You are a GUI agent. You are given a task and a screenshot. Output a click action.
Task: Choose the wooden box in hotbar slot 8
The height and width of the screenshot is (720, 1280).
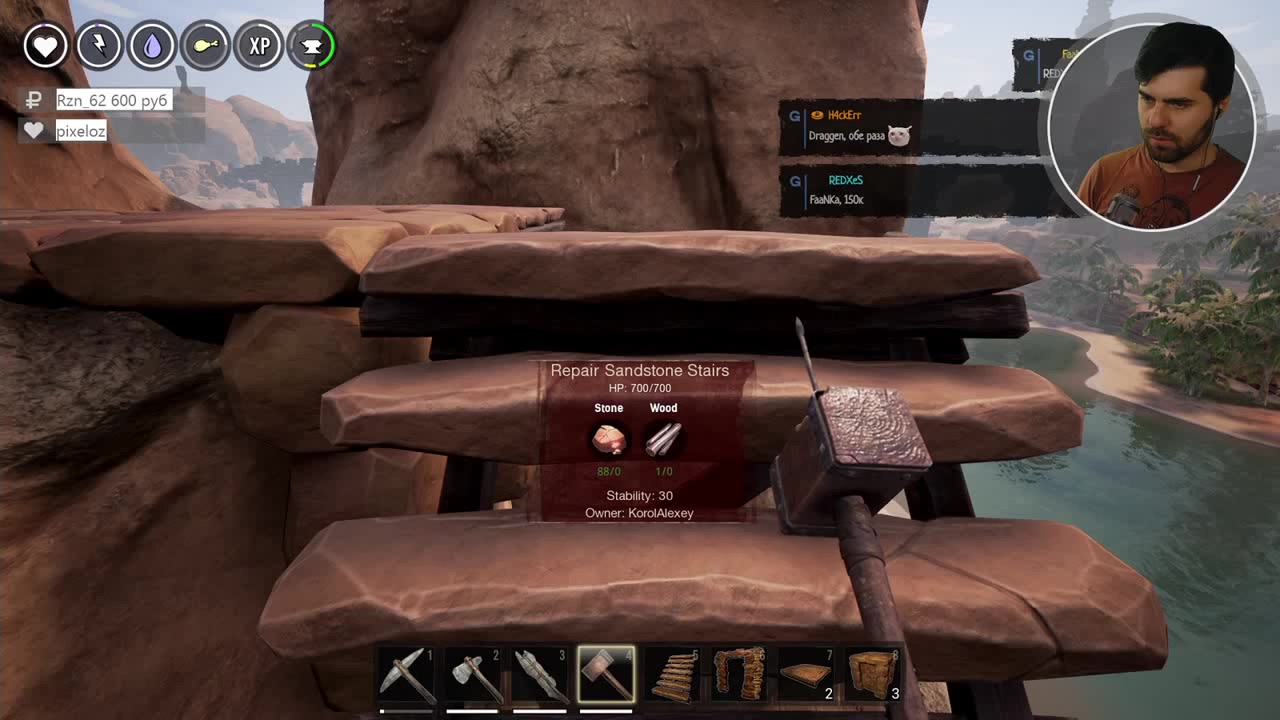coord(873,674)
